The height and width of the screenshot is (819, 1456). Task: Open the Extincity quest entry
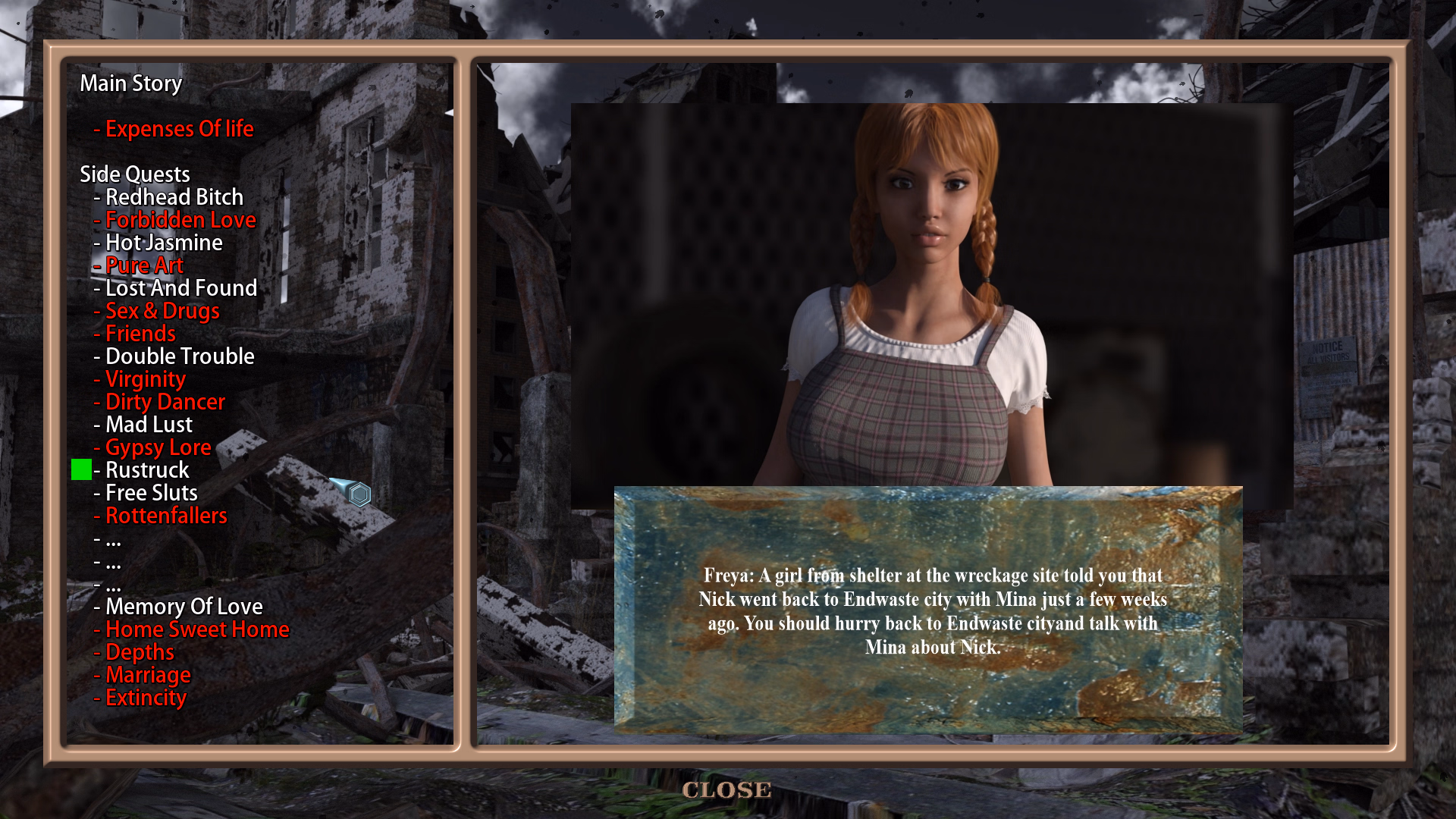point(146,698)
